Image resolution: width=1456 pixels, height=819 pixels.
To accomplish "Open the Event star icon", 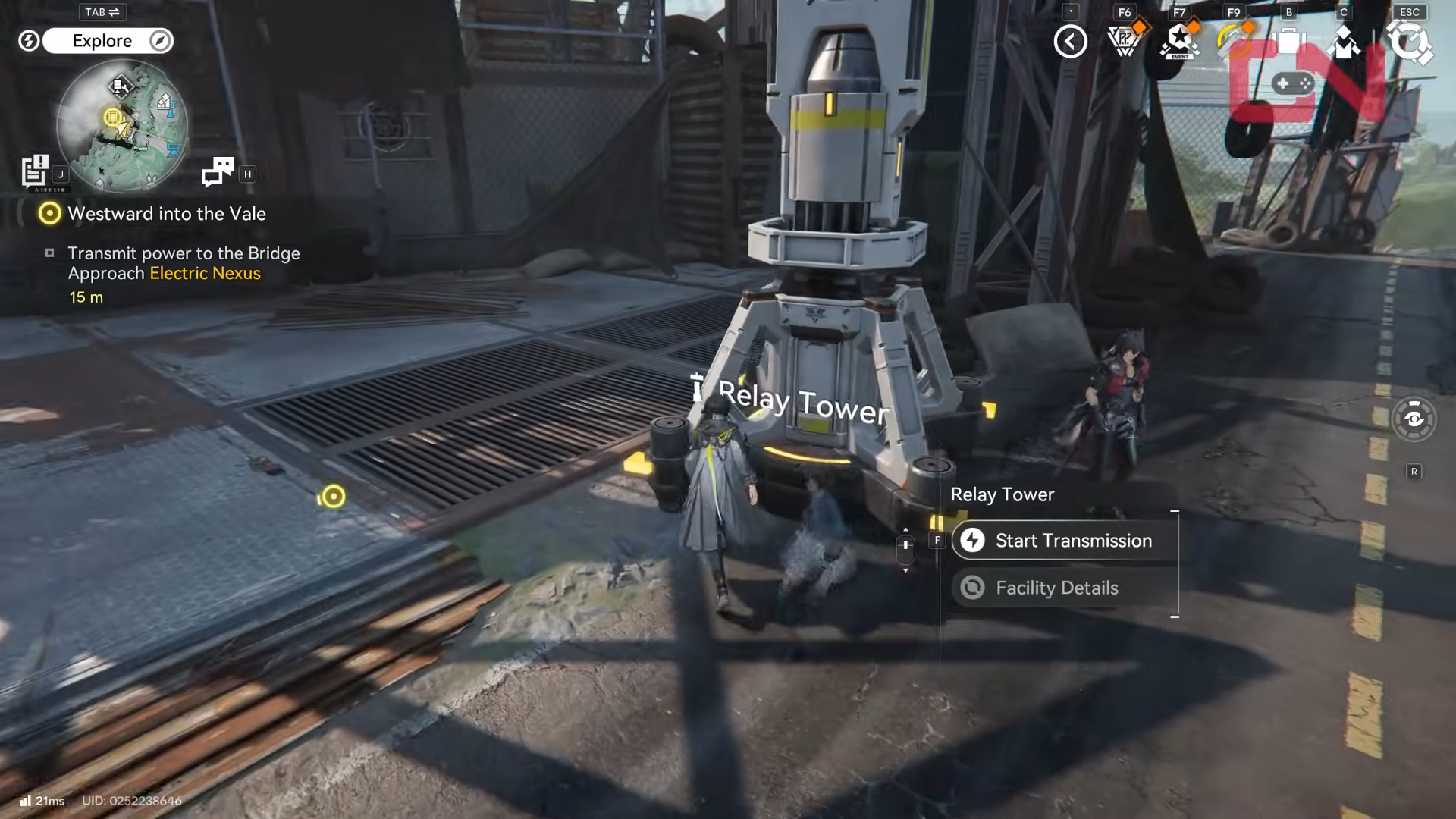I will [1179, 42].
